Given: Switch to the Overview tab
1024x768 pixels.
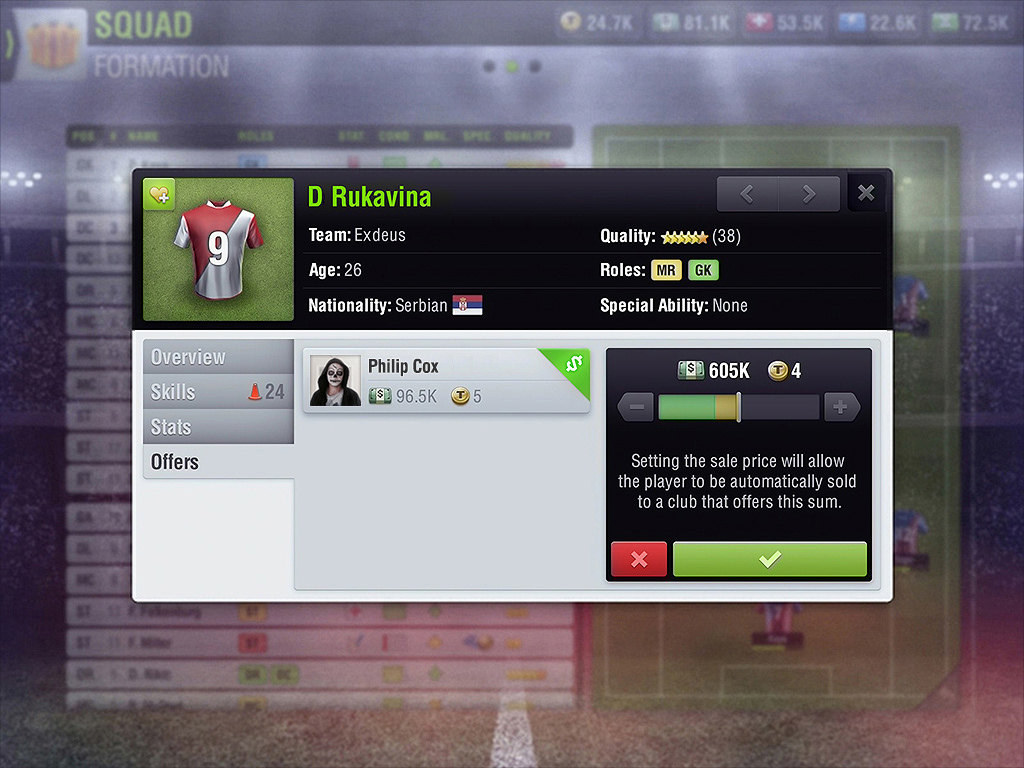Looking at the screenshot, I should [218, 357].
